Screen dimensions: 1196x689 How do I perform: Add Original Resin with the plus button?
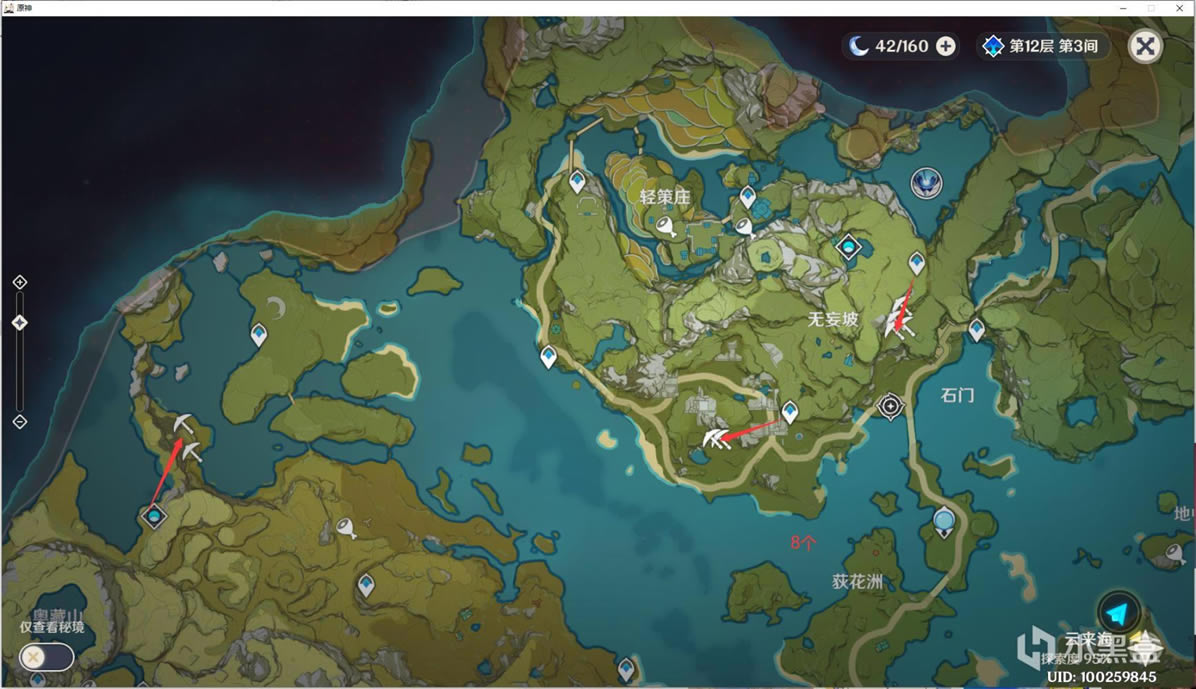coord(945,46)
